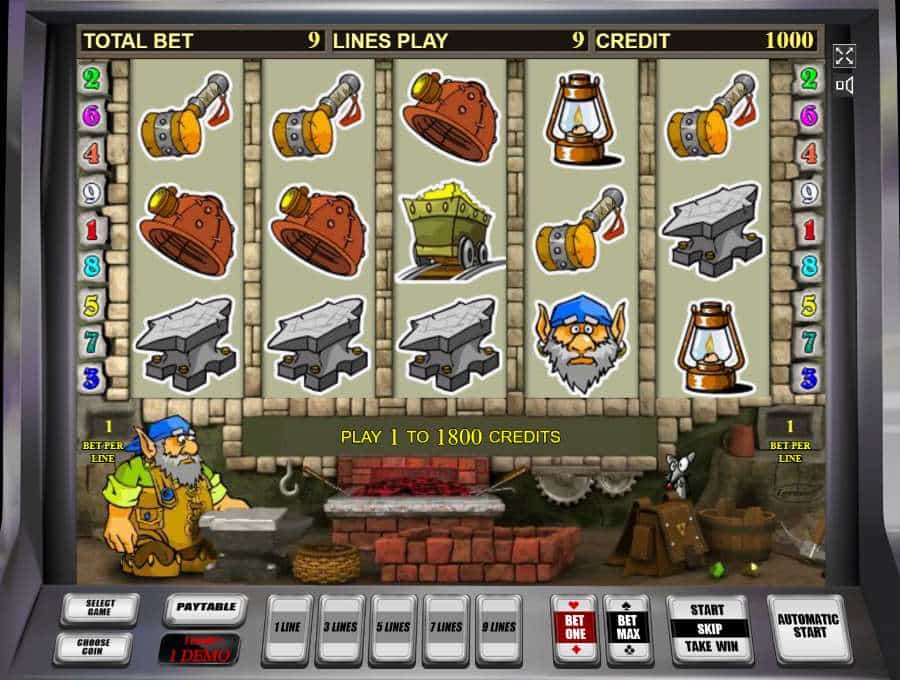This screenshot has height=680, width=900.
Task: Open the Select Game menu
Action: click(x=99, y=608)
